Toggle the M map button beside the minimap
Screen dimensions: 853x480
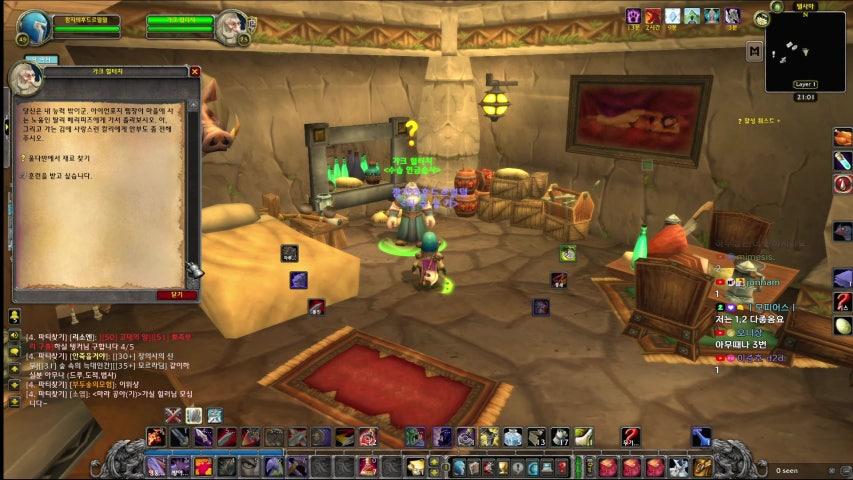tap(754, 50)
